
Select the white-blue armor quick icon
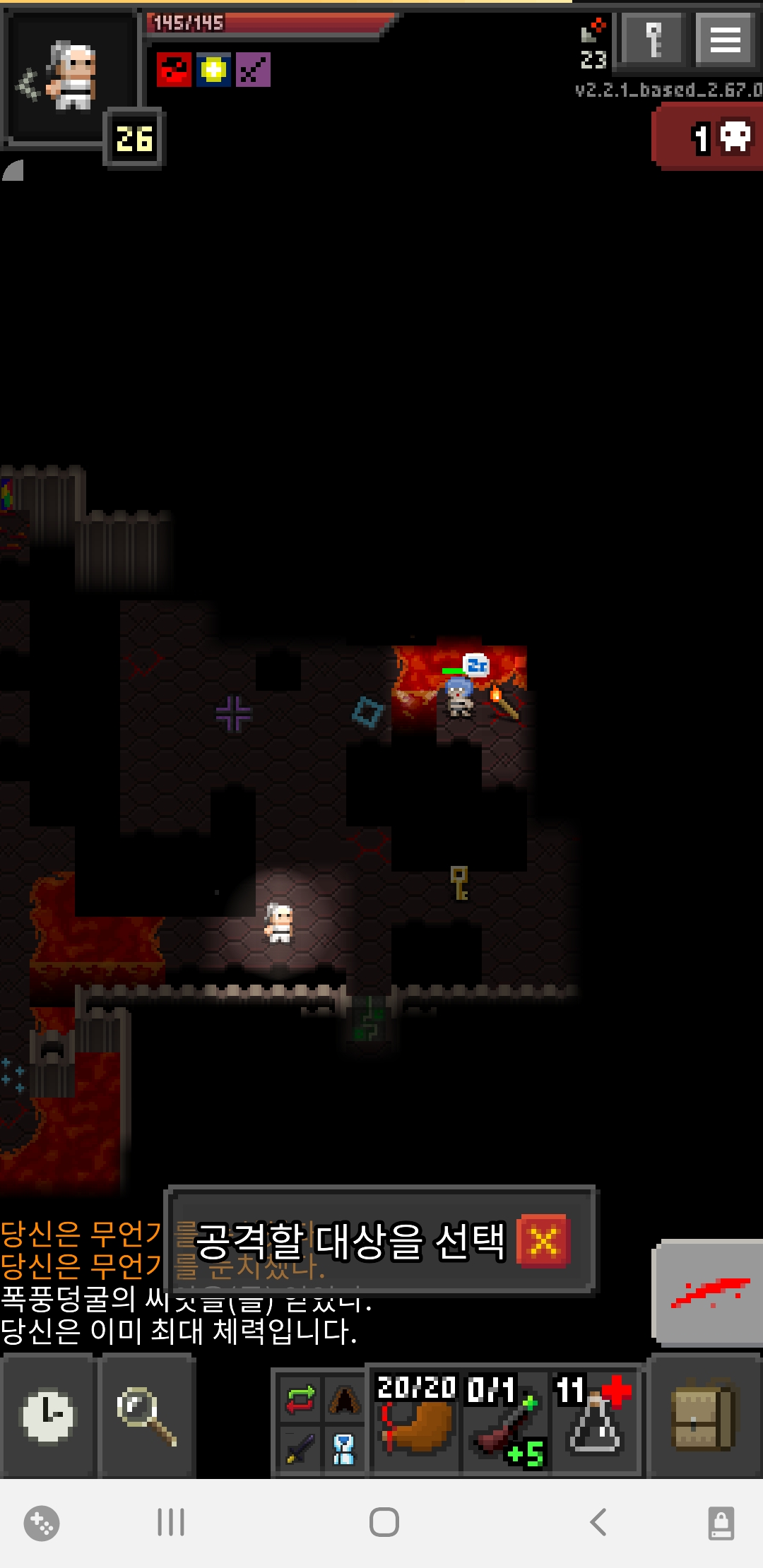coord(344,1448)
